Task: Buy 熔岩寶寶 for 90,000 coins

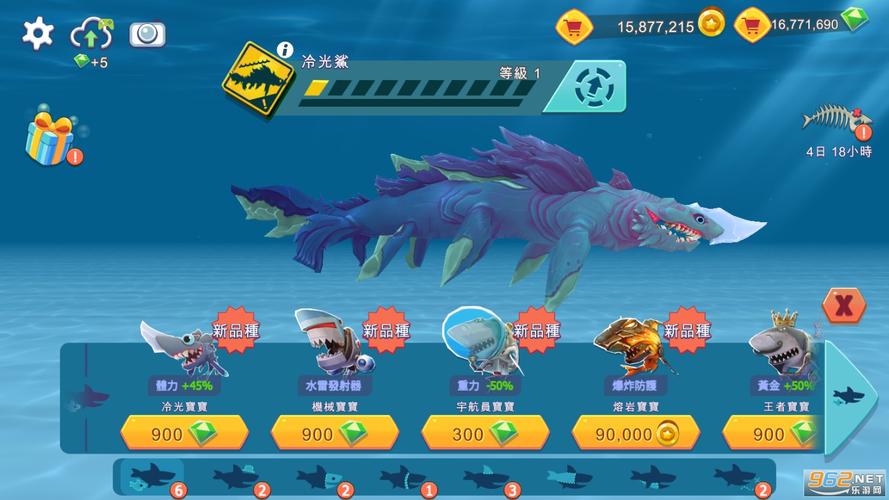Action: (x=635, y=433)
